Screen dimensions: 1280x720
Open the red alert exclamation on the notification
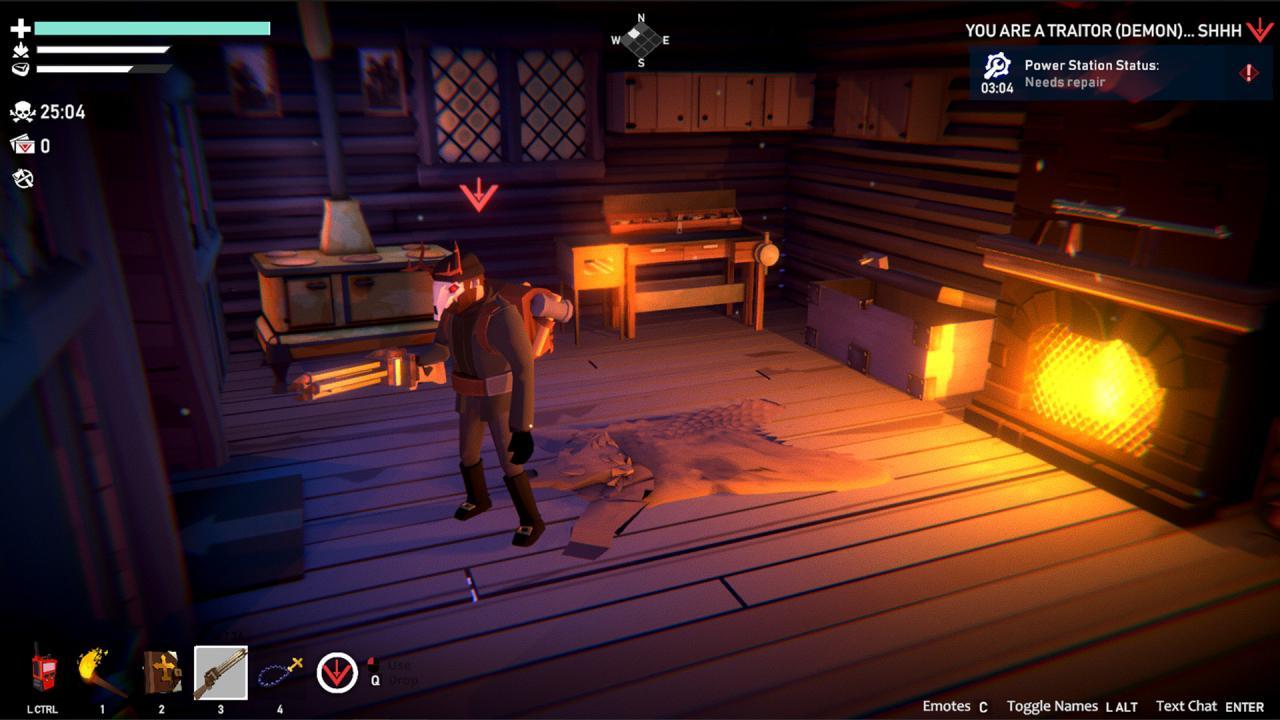(x=1251, y=72)
